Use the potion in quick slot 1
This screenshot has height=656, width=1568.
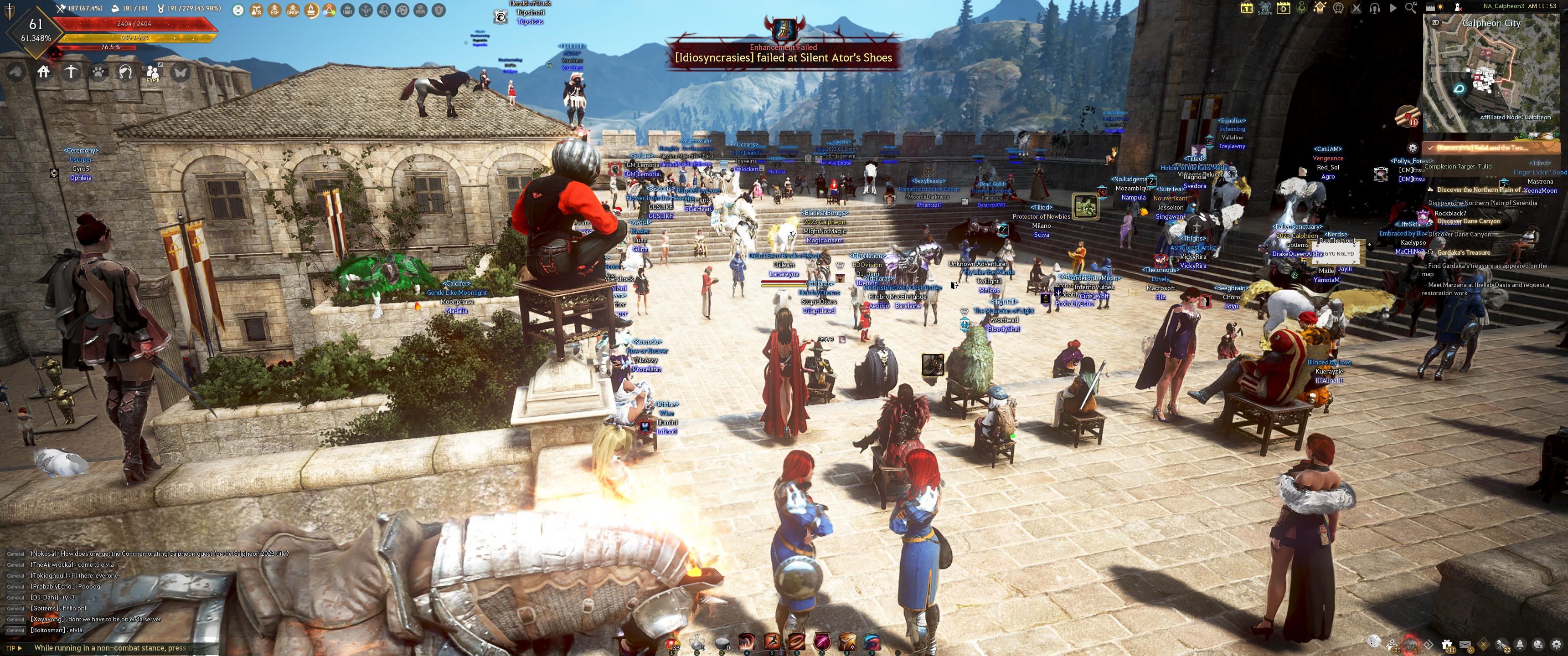[x=672, y=643]
